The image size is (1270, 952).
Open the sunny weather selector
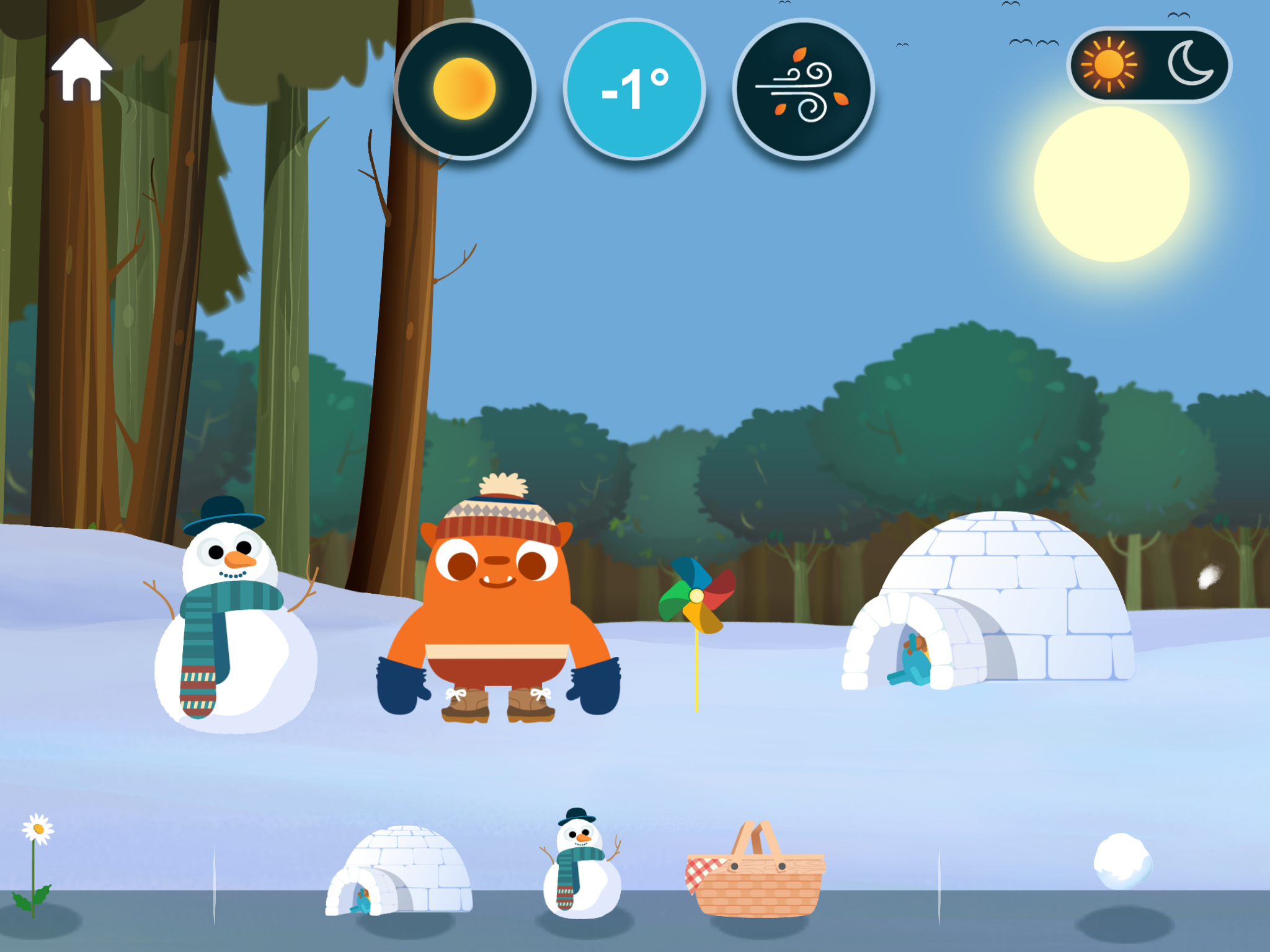[464, 89]
